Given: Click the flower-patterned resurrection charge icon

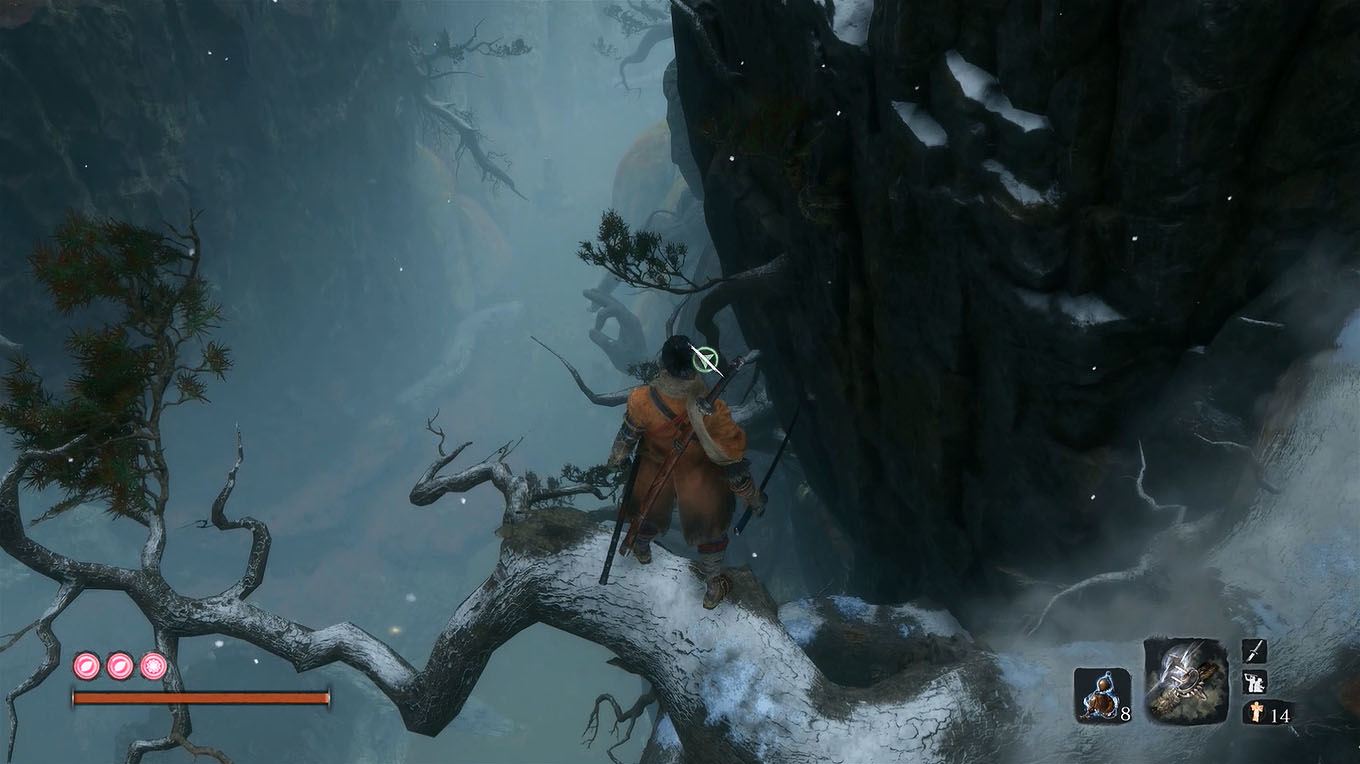Looking at the screenshot, I should click(152, 665).
